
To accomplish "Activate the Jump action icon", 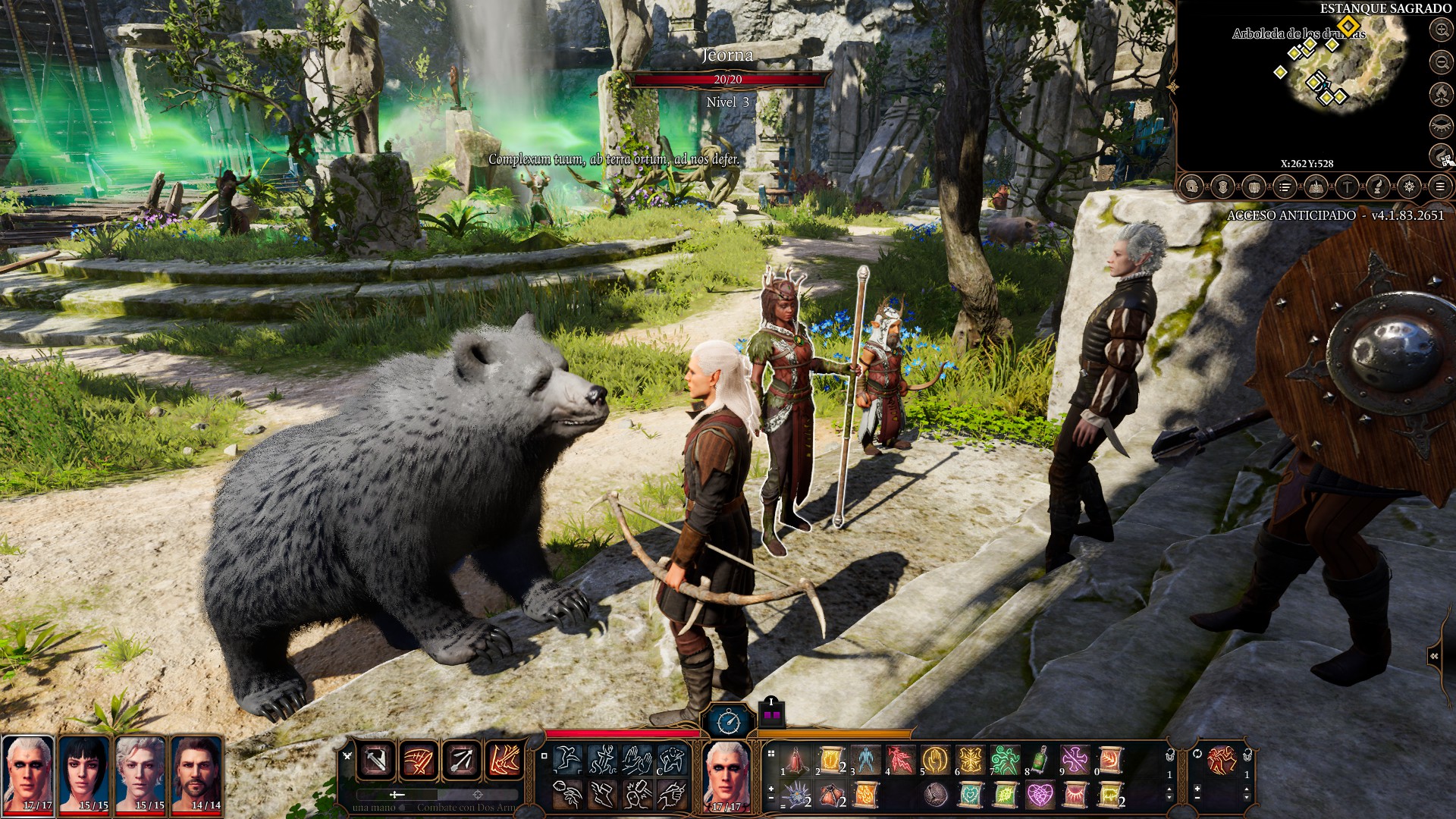I will click(x=566, y=759).
